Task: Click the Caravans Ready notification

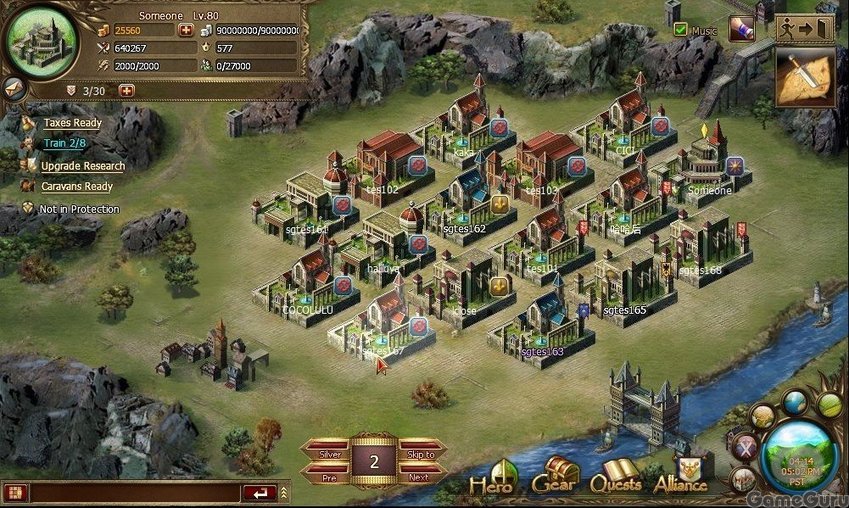Action: coord(77,186)
